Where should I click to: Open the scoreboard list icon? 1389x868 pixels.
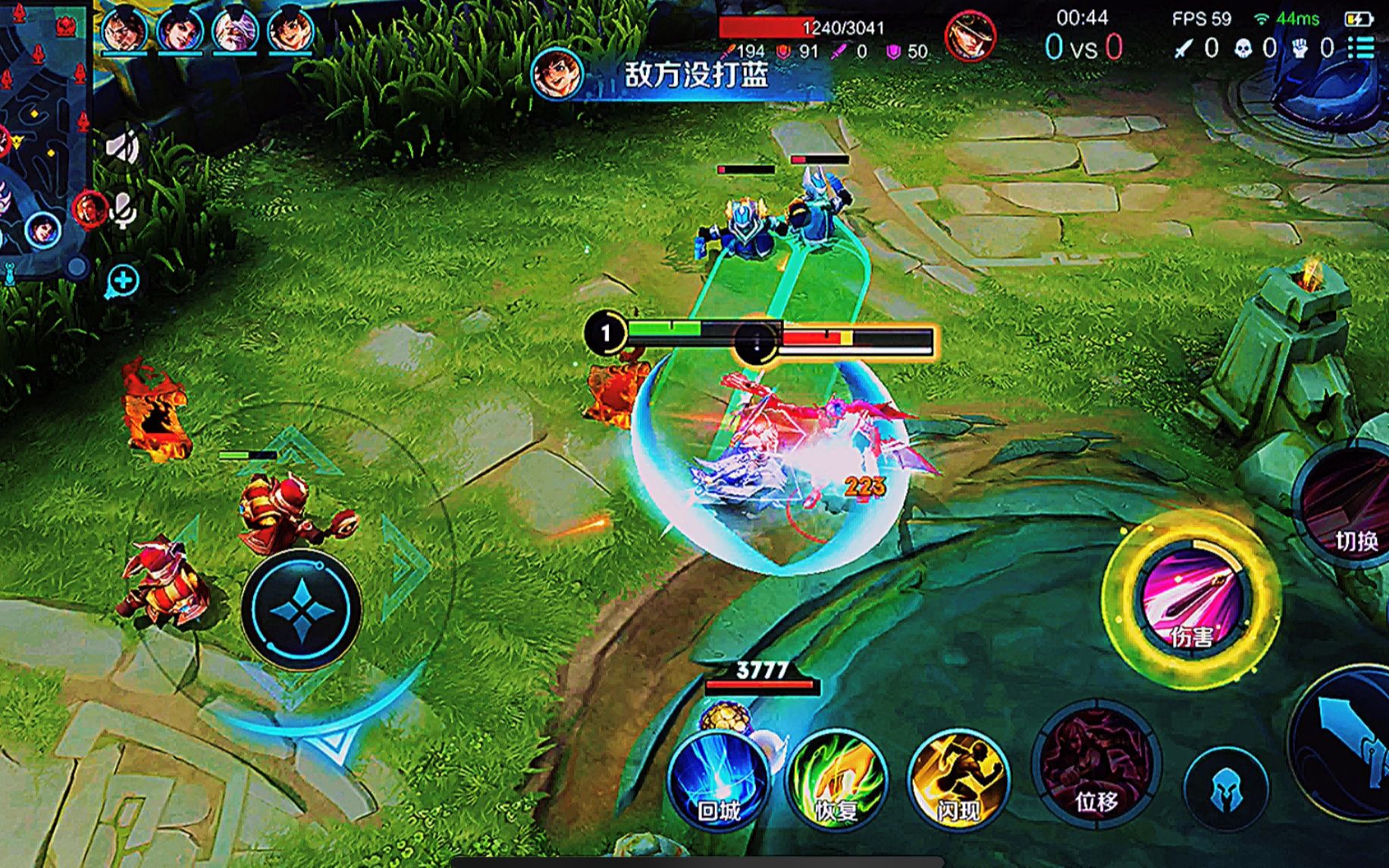point(1362,49)
